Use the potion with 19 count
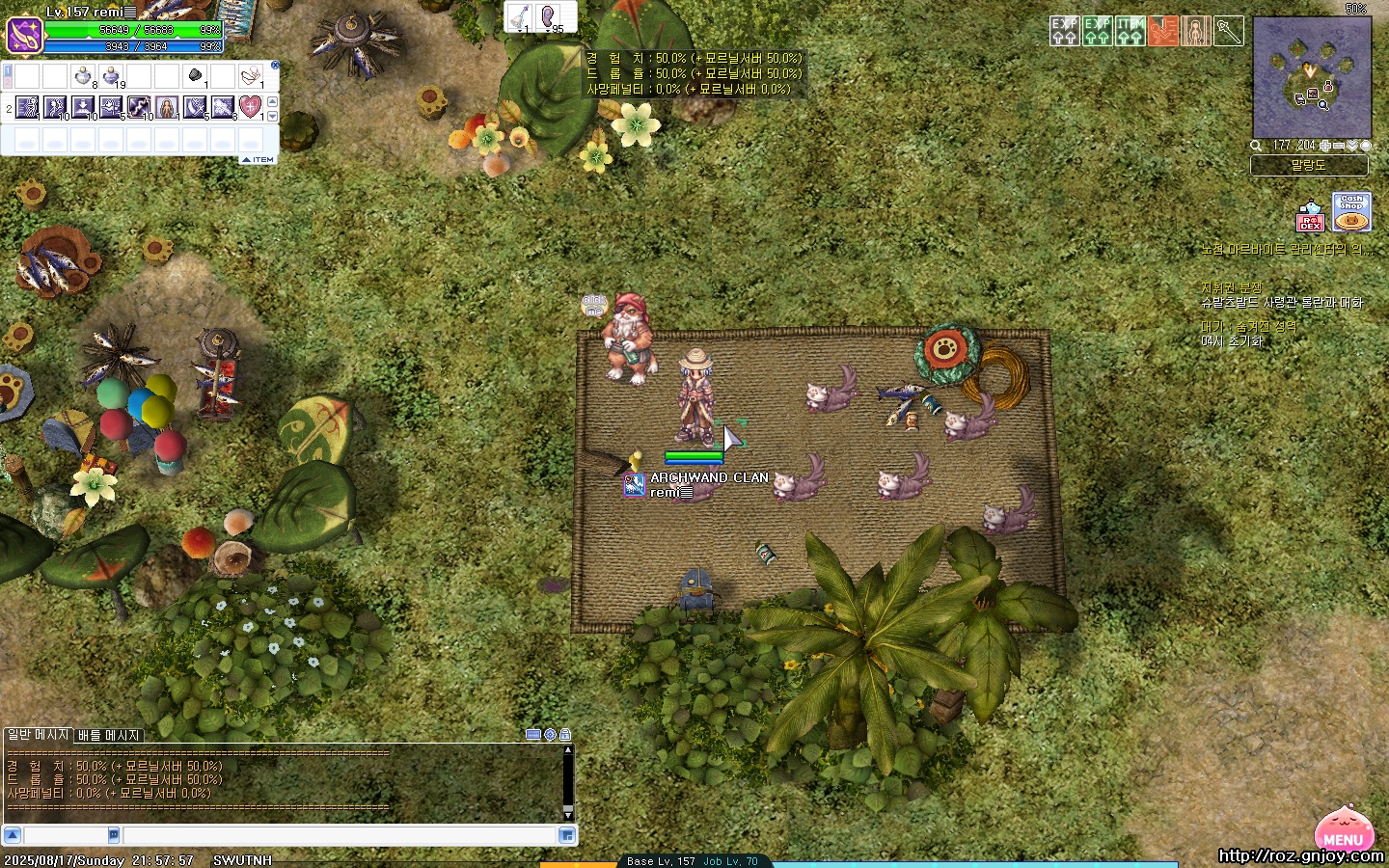The image size is (1389, 868). [111, 76]
